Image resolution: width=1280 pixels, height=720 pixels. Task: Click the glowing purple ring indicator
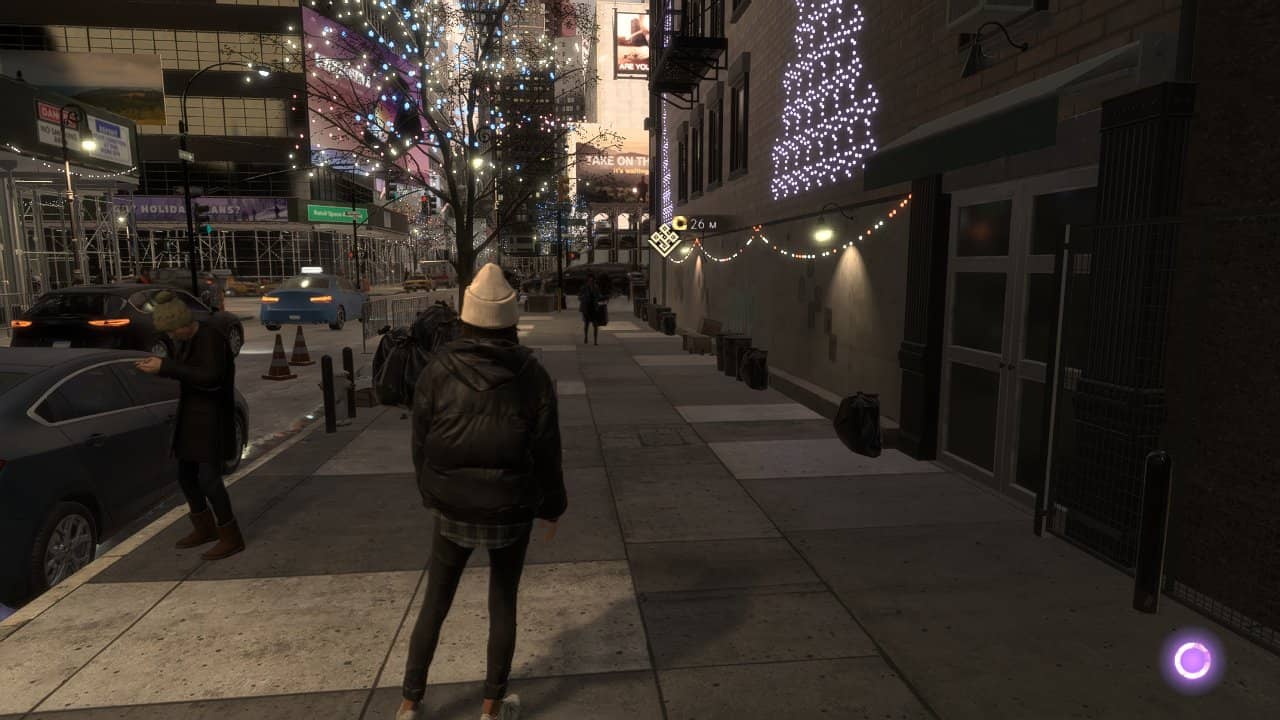(1192, 660)
